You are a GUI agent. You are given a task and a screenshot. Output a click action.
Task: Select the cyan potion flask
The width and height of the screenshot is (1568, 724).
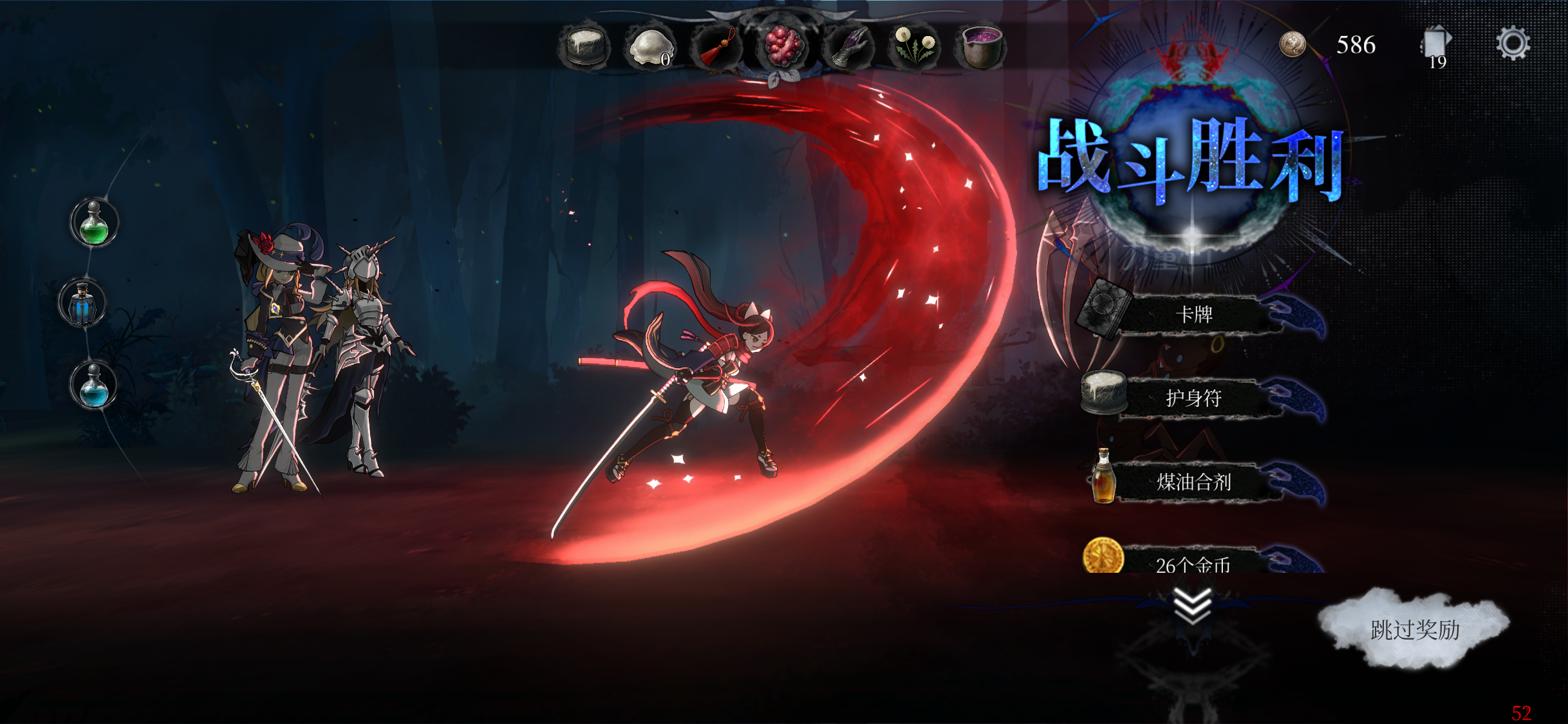pos(94,385)
